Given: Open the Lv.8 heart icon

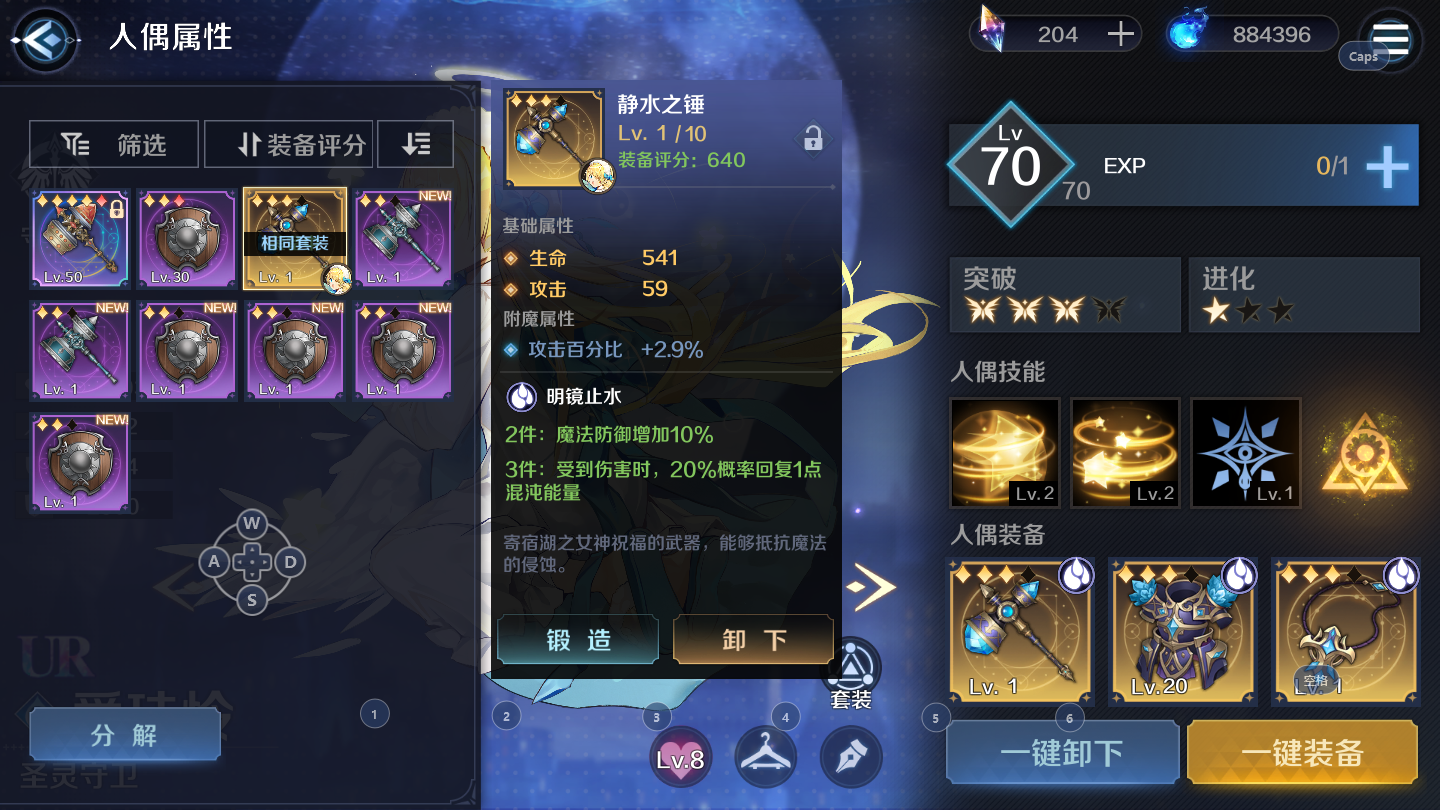Looking at the screenshot, I should point(680,758).
